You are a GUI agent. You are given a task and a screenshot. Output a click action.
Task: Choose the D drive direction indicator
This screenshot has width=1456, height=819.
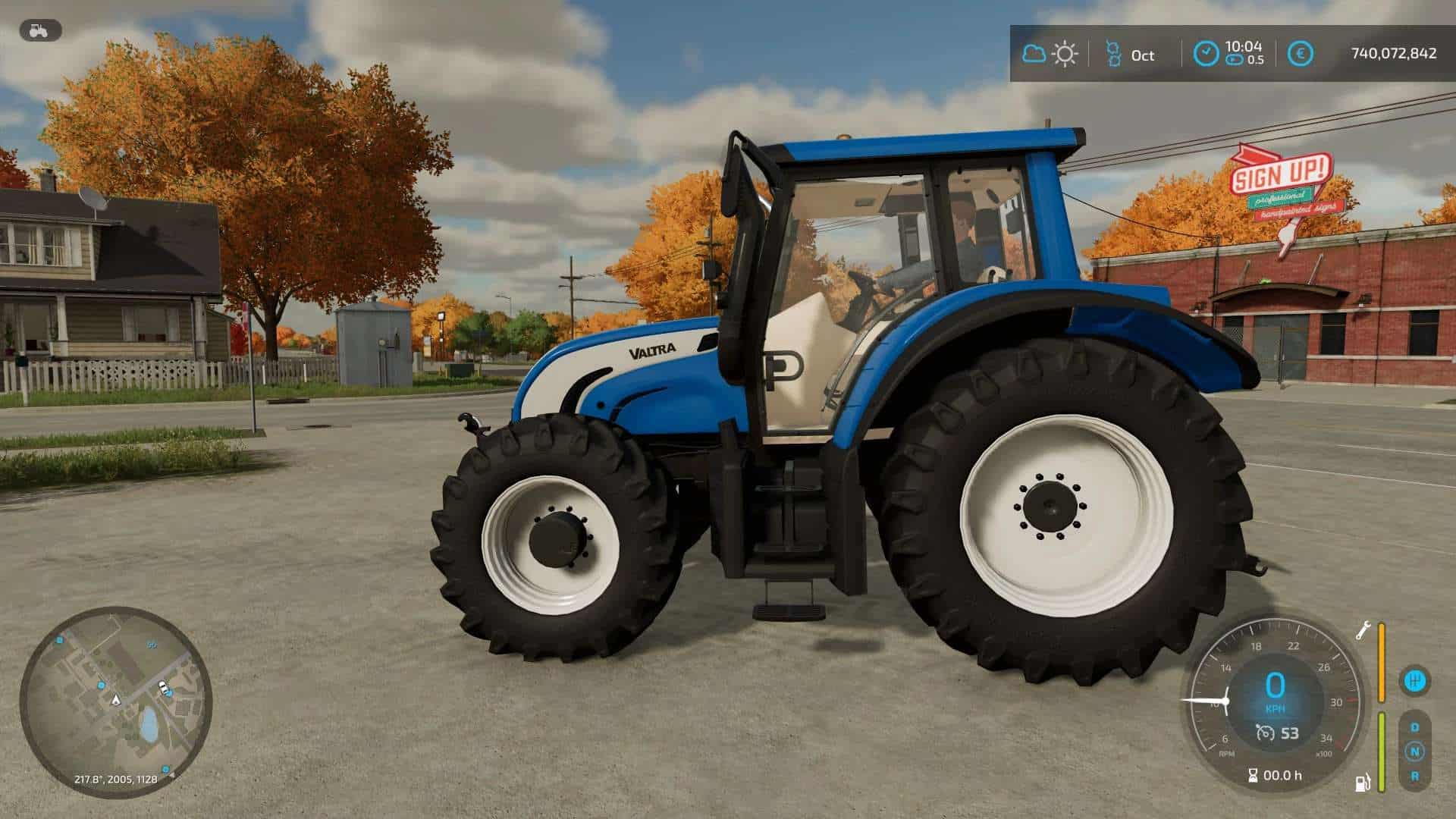tap(1414, 727)
